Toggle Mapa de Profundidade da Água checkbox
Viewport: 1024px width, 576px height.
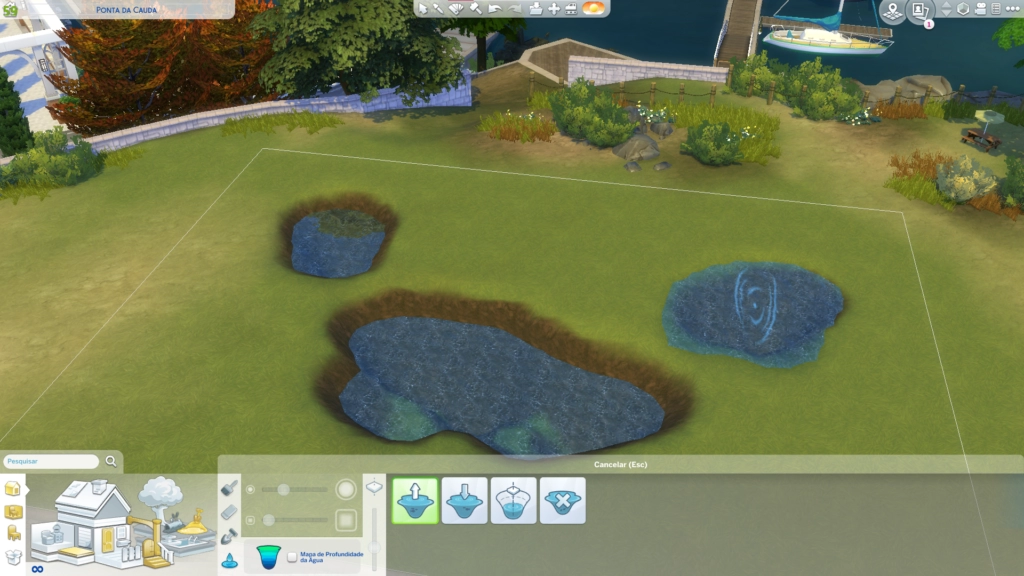click(292, 557)
